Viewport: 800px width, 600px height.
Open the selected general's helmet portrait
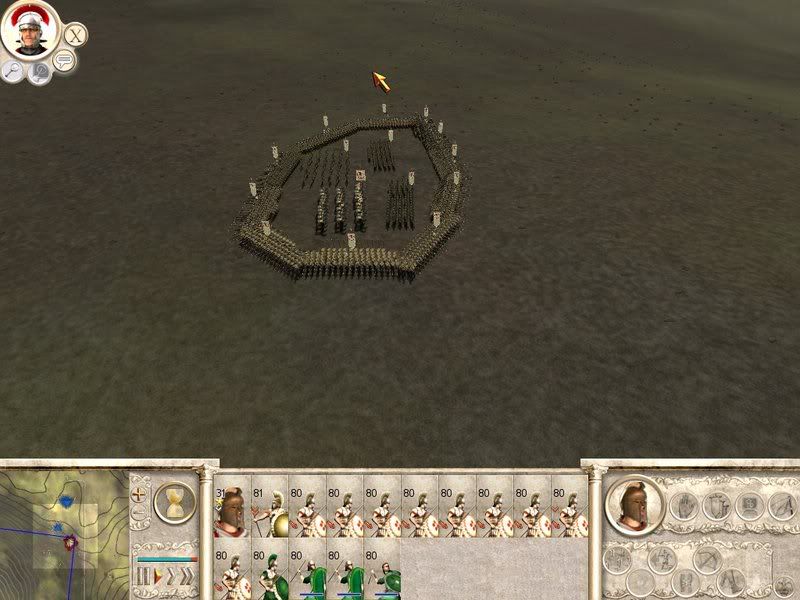(636, 504)
